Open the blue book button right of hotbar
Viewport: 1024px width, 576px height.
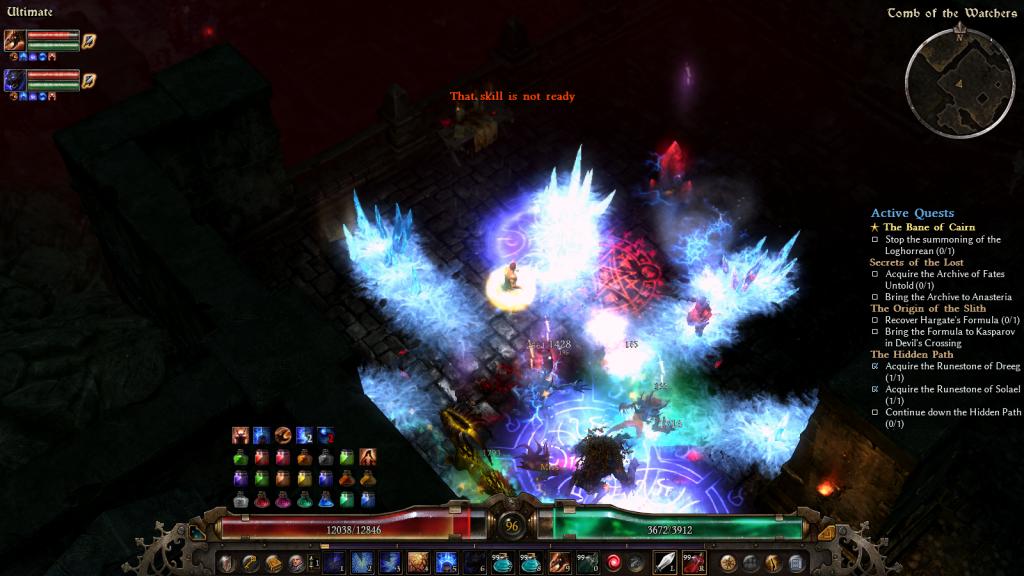tap(796, 563)
